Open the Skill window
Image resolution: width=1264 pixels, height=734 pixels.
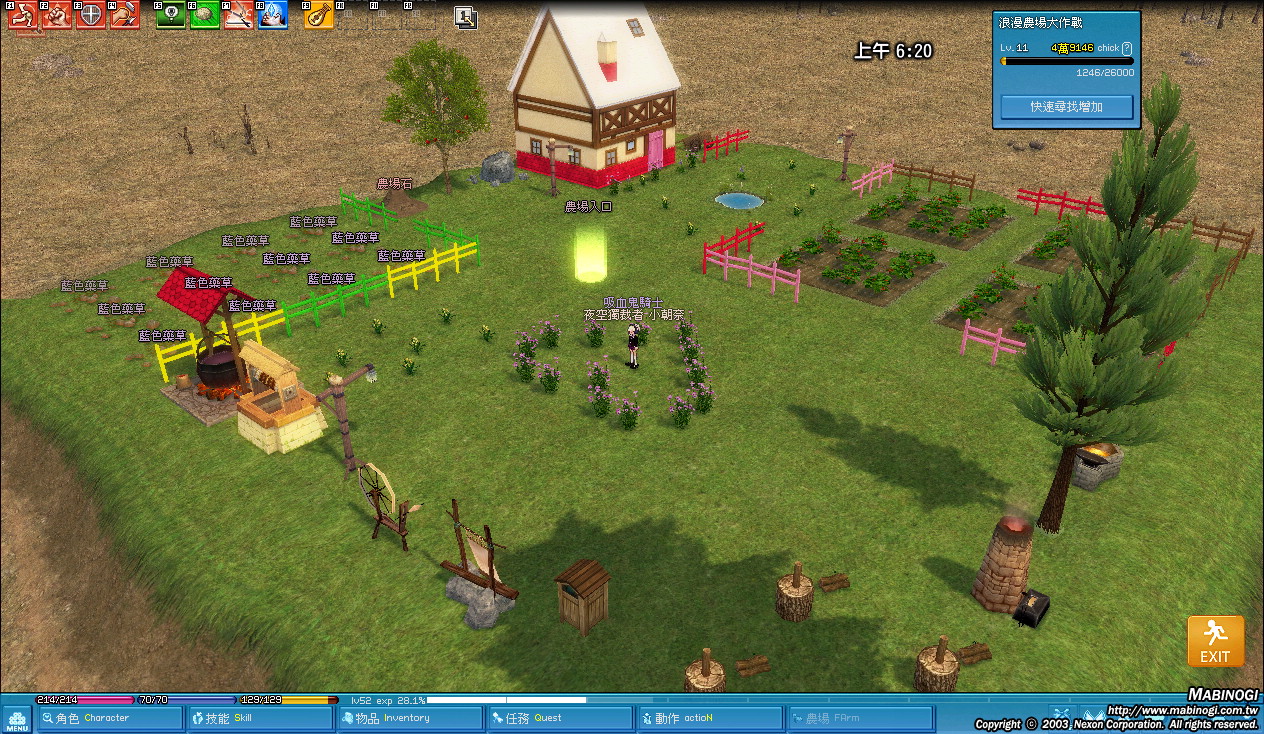260,718
